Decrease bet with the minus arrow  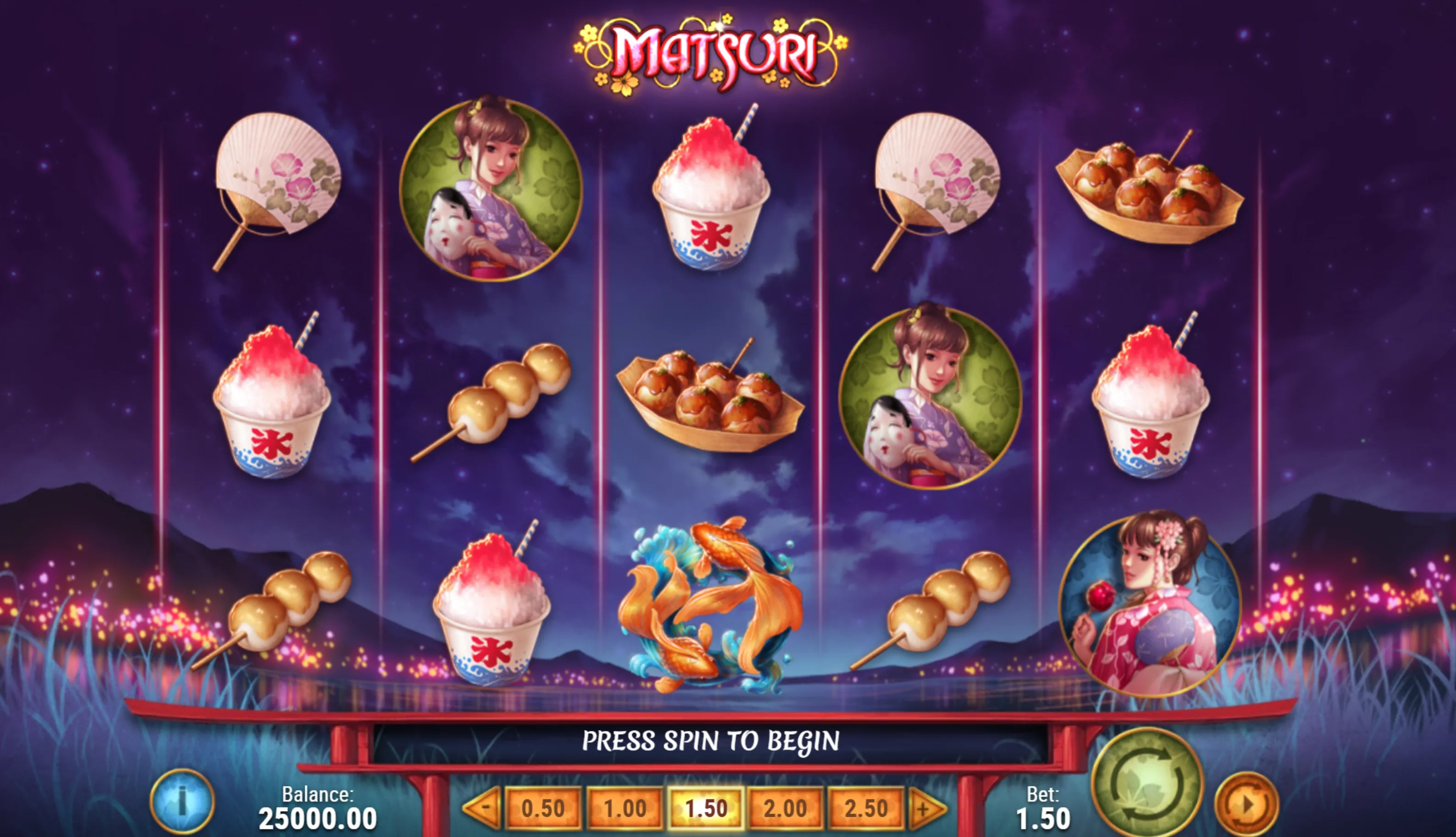(x=483, y=808)
